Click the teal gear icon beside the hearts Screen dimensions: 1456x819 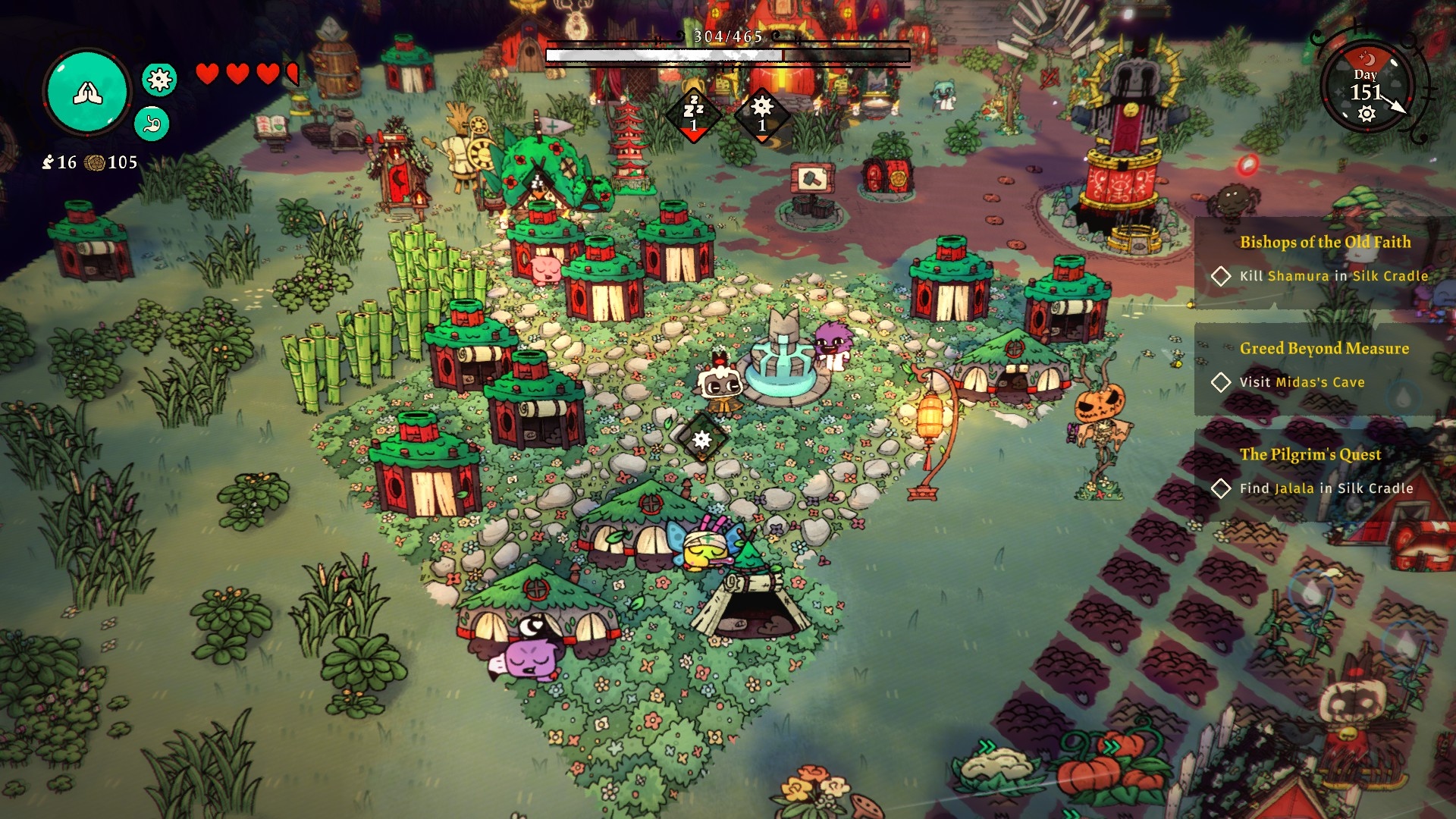(x=159, y=80)
